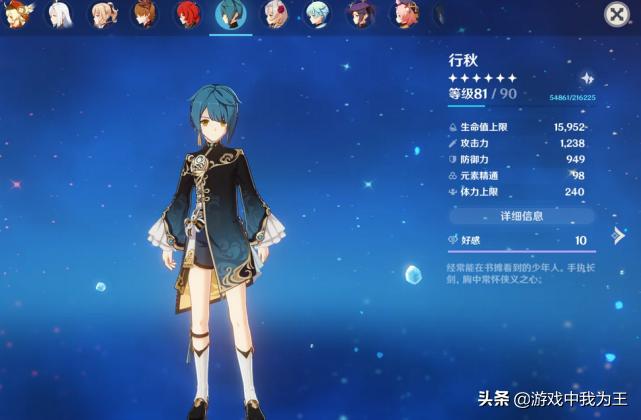
Task: Select Klee's portrait with the red hat
Action: pyautogui.click(x=17, y=12)
